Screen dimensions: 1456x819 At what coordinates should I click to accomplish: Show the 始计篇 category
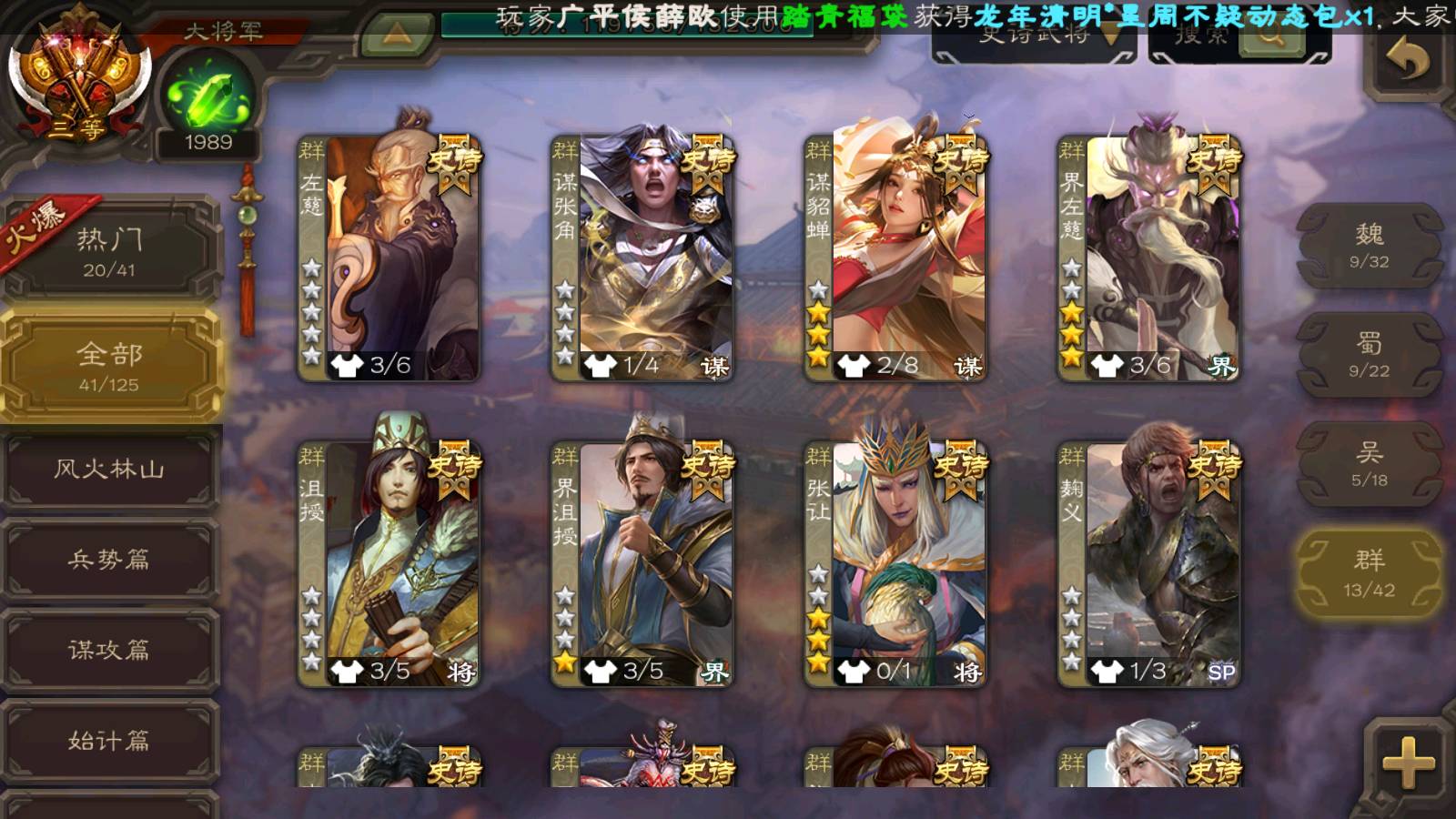tap(110, 741)
